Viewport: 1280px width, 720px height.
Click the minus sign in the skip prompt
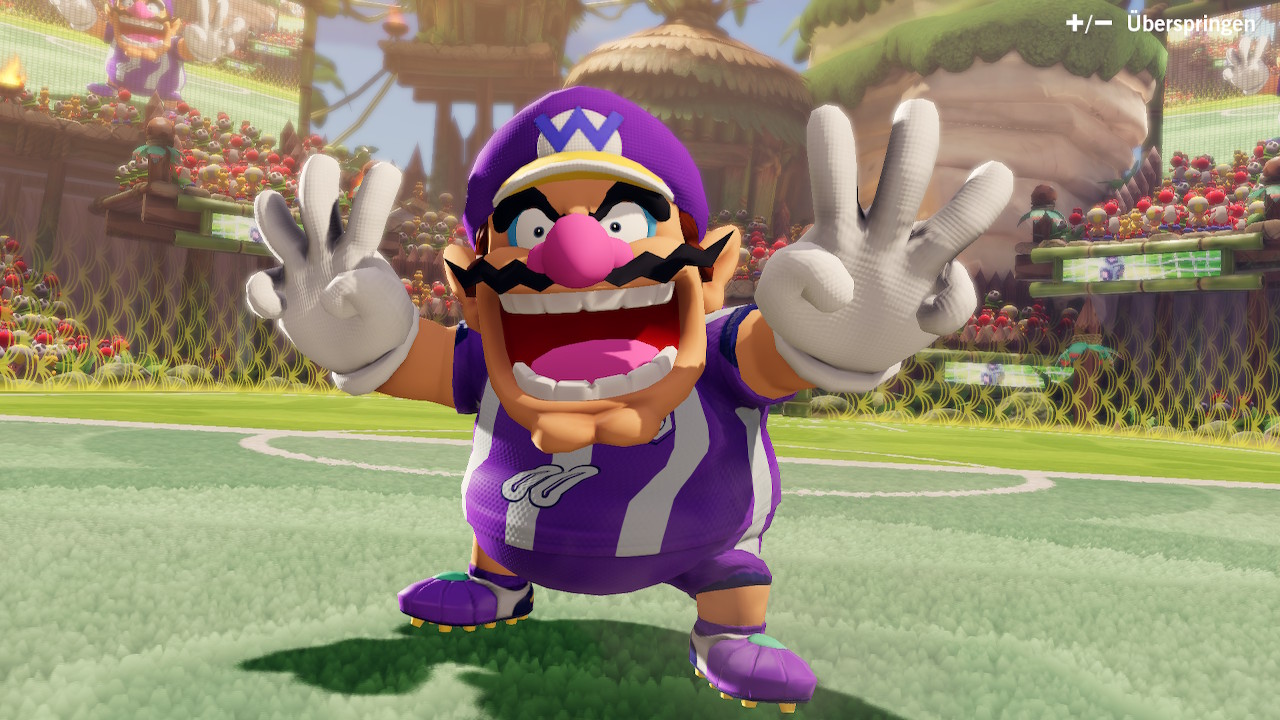coord(1102,22)
